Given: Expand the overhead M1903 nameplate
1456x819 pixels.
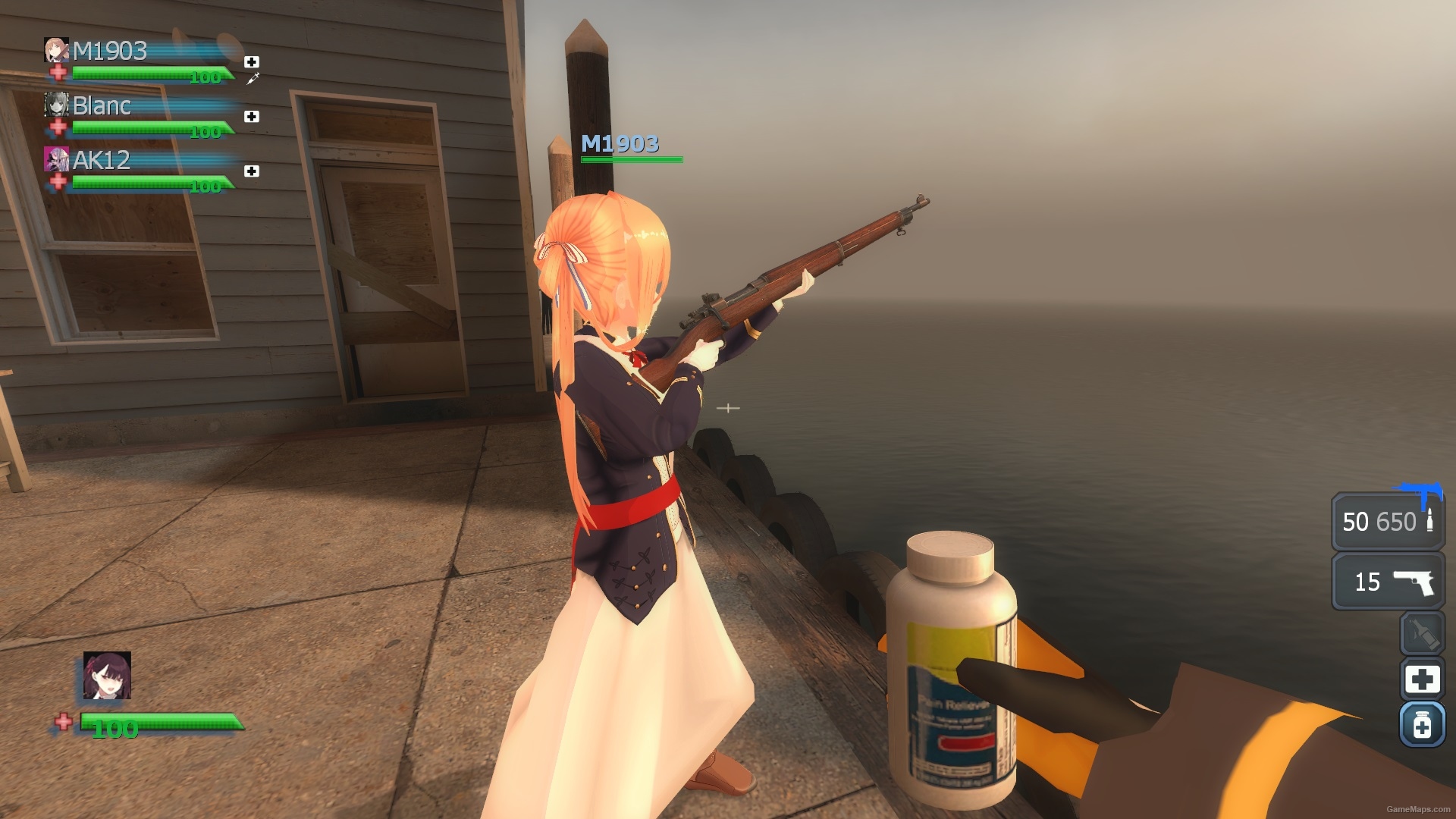Looking at the screenshot, I should click(620, 143).
